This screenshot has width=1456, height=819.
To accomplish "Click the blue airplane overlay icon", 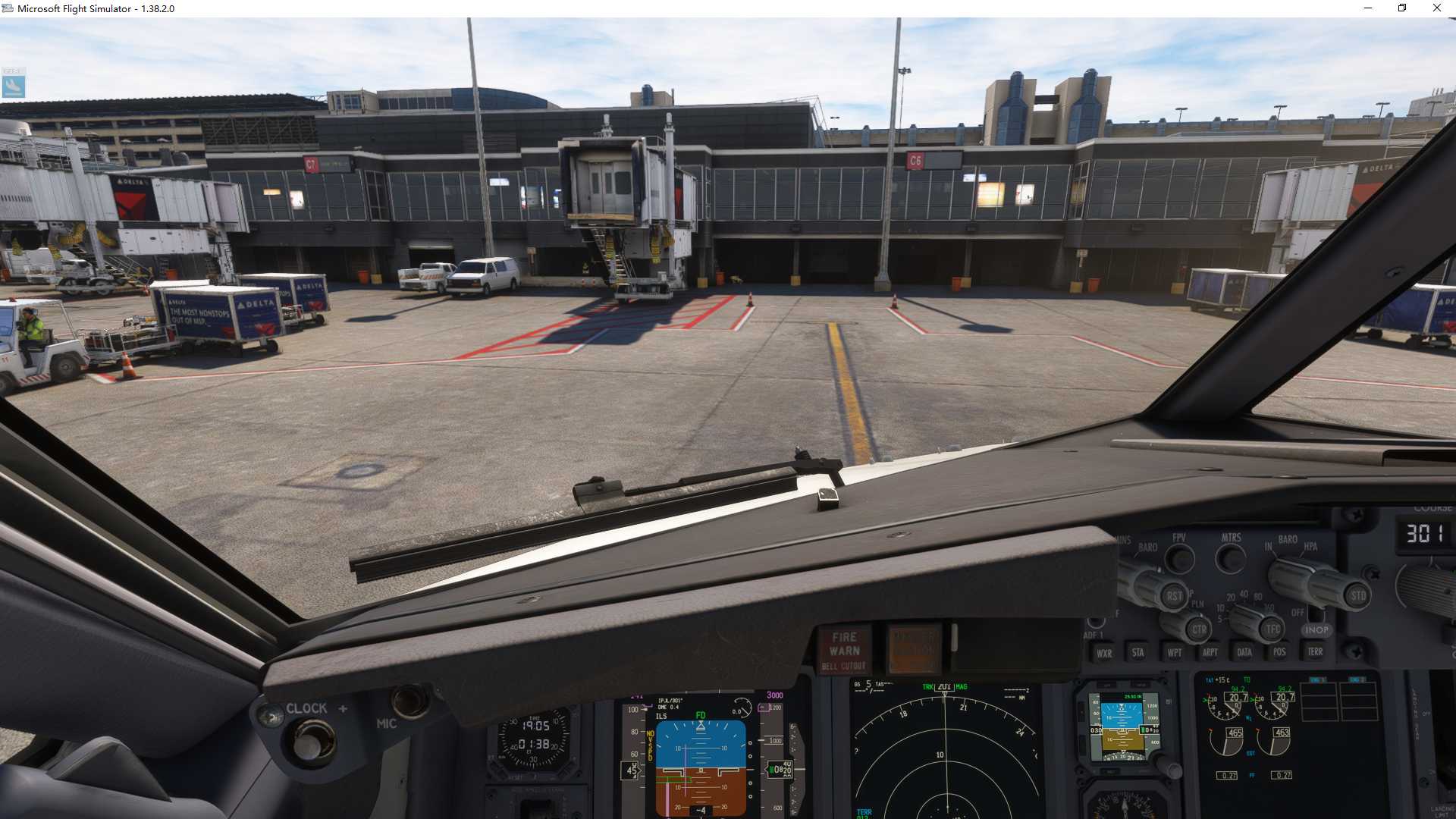I will [14, 86].
